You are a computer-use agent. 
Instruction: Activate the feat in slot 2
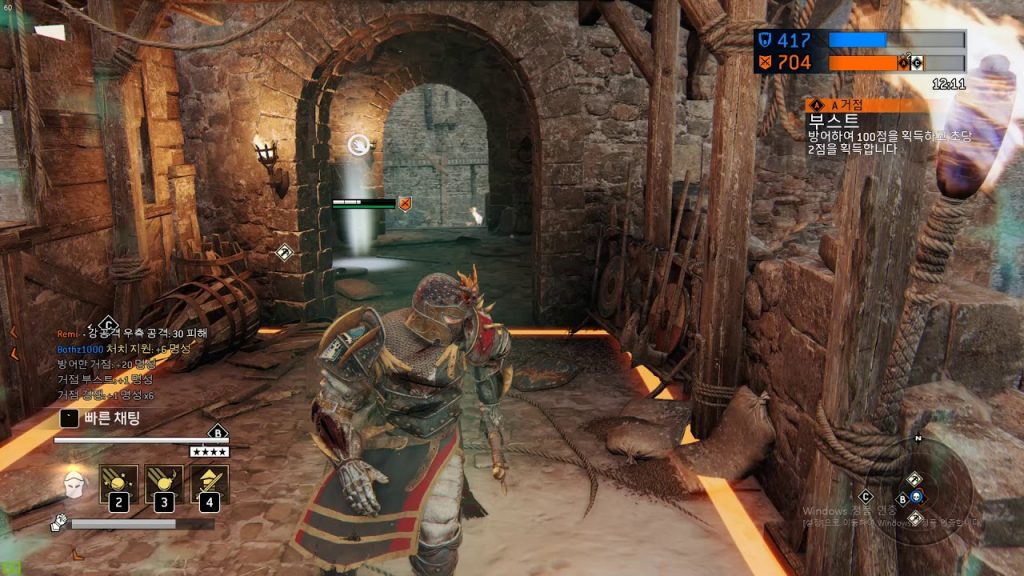(119, 485)
